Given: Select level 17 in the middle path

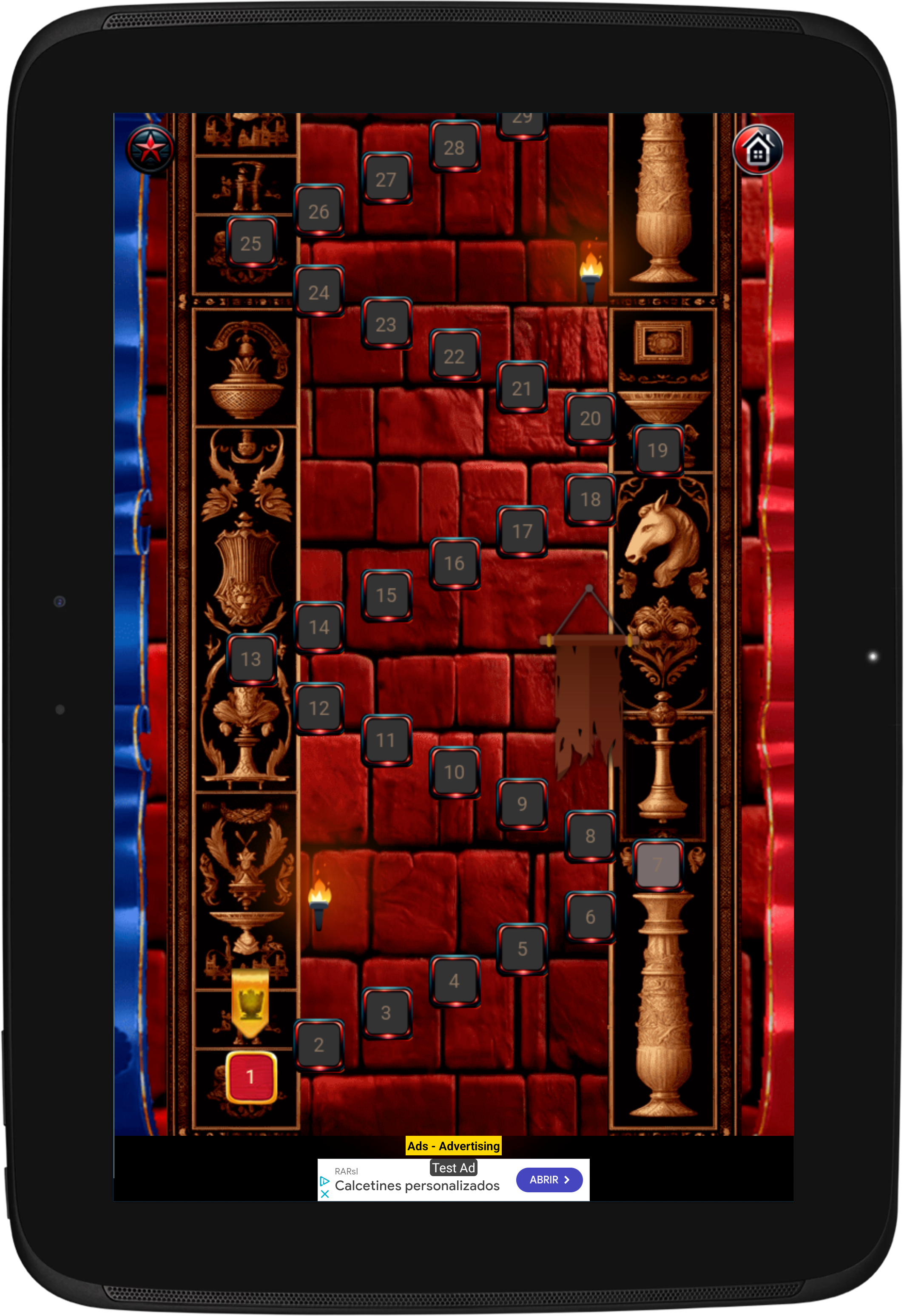Looking at the screenshot, I should click(x=521, y=531).
